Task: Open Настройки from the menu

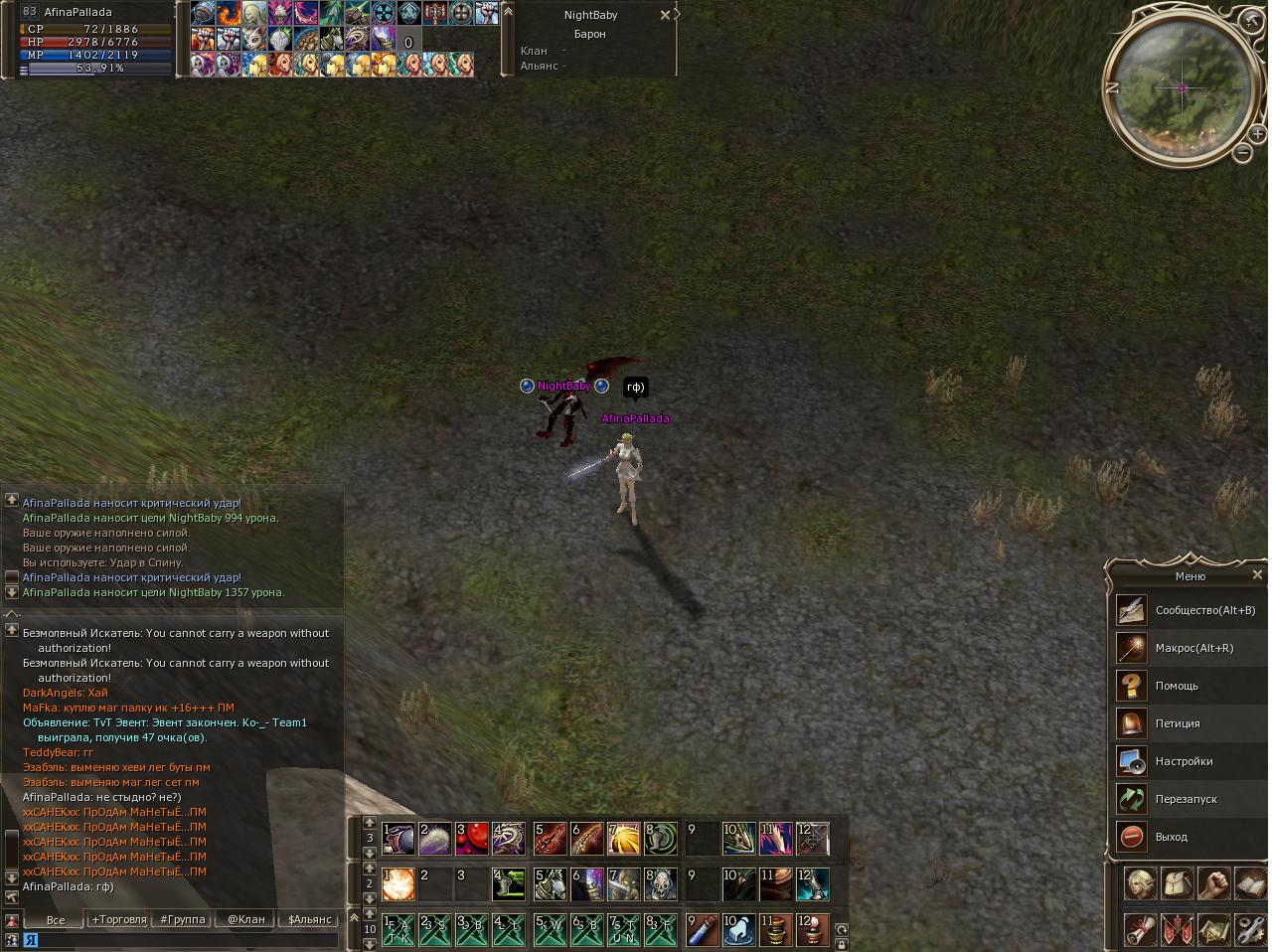Action: click(1184, 761)
